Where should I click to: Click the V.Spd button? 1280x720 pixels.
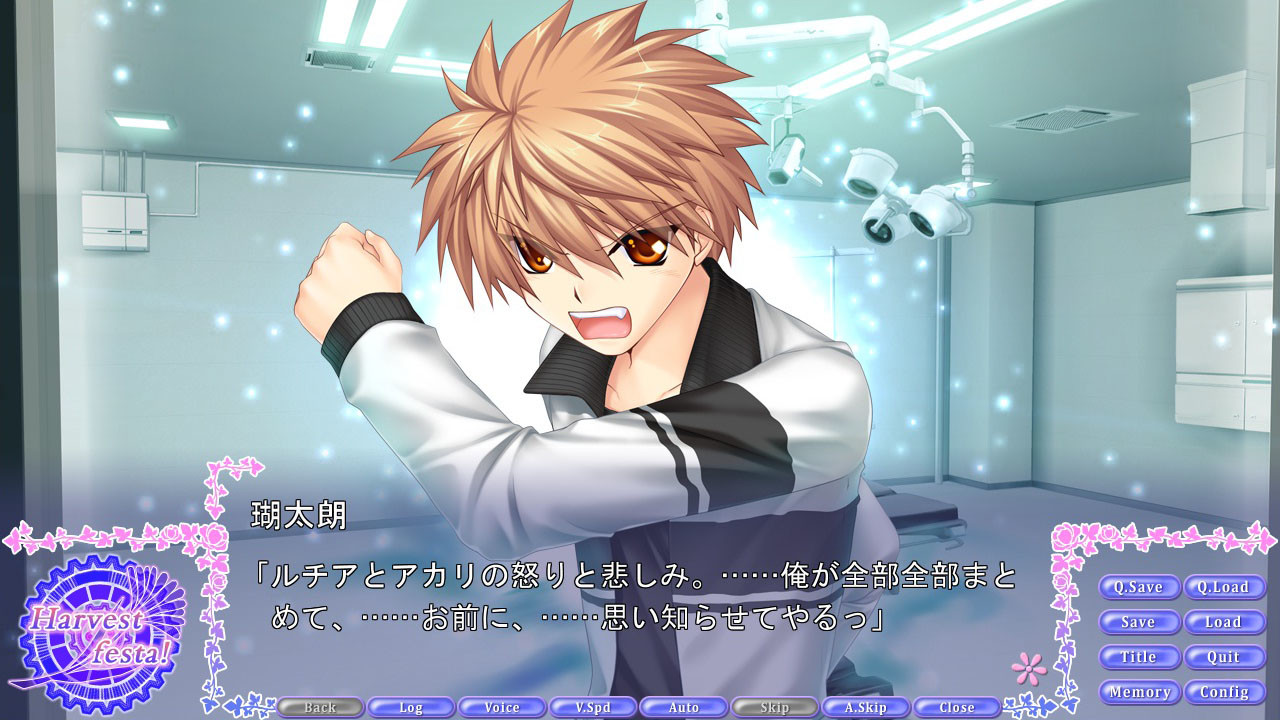click(x=593, y=707)
